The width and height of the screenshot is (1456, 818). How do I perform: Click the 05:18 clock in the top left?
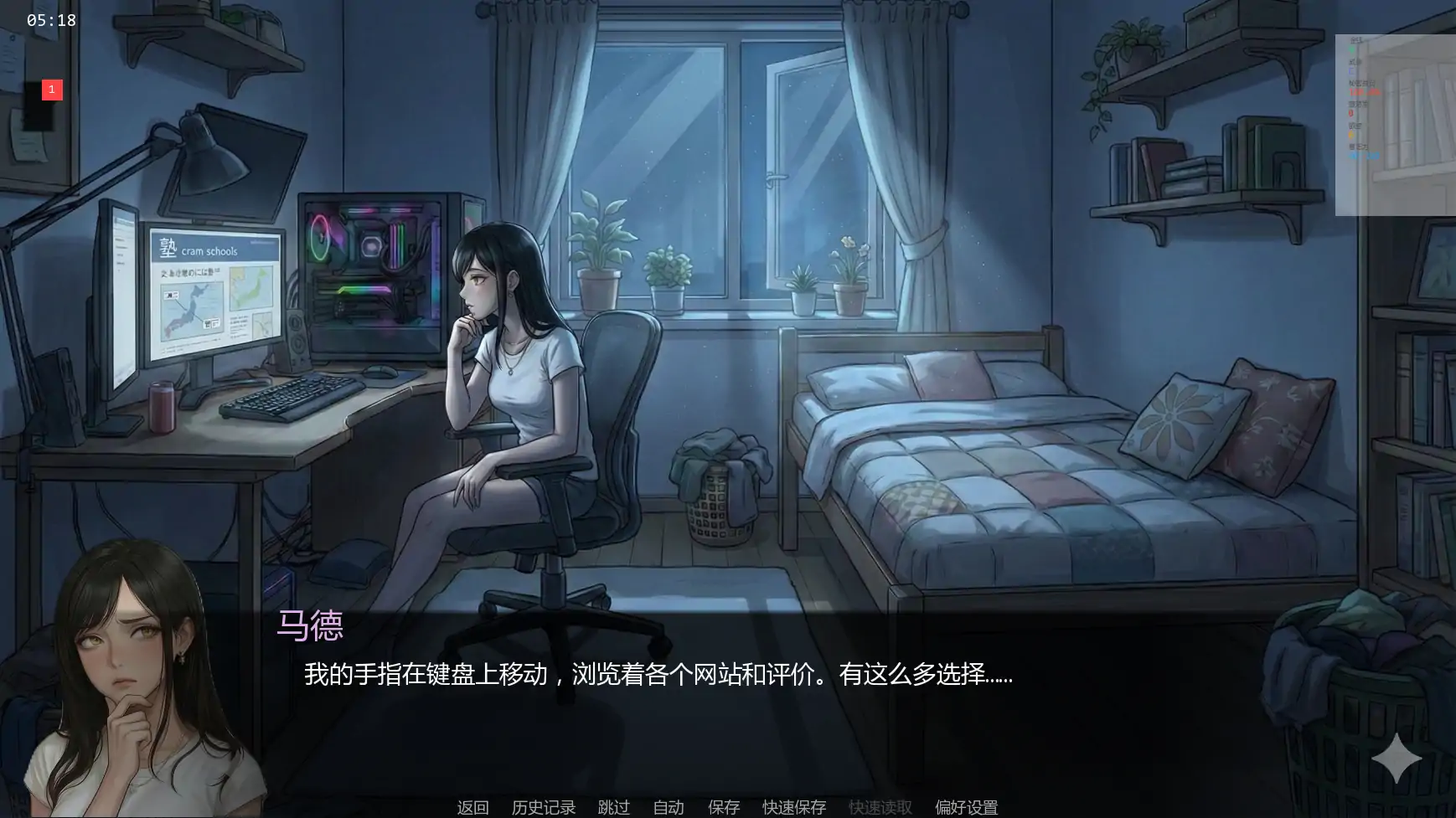[x=50, y=19]
